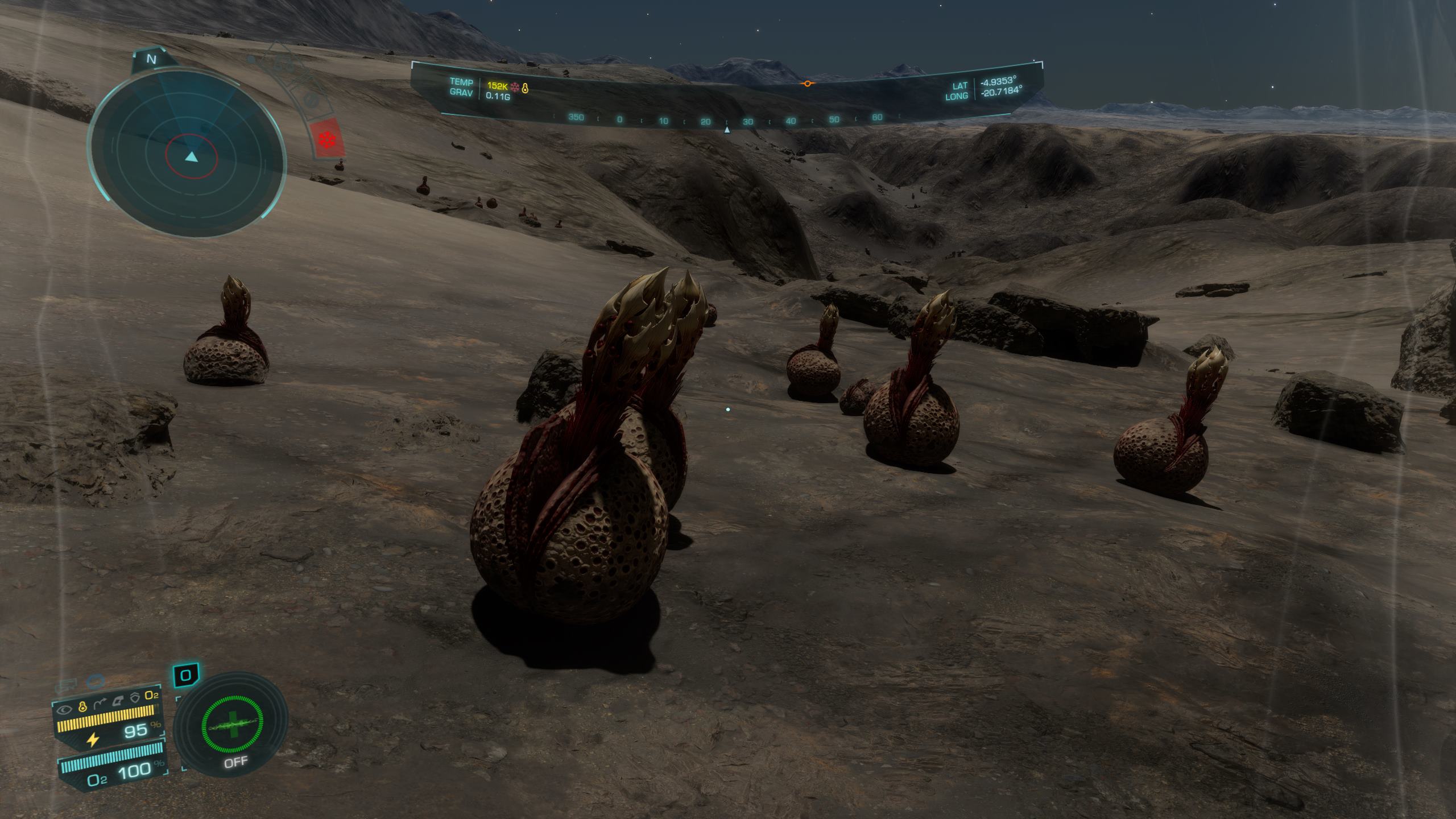Click the yellow thermometer temperature icon
Image resolution: width=1456 pixels, height=819 pixels.
coord(525,87)
